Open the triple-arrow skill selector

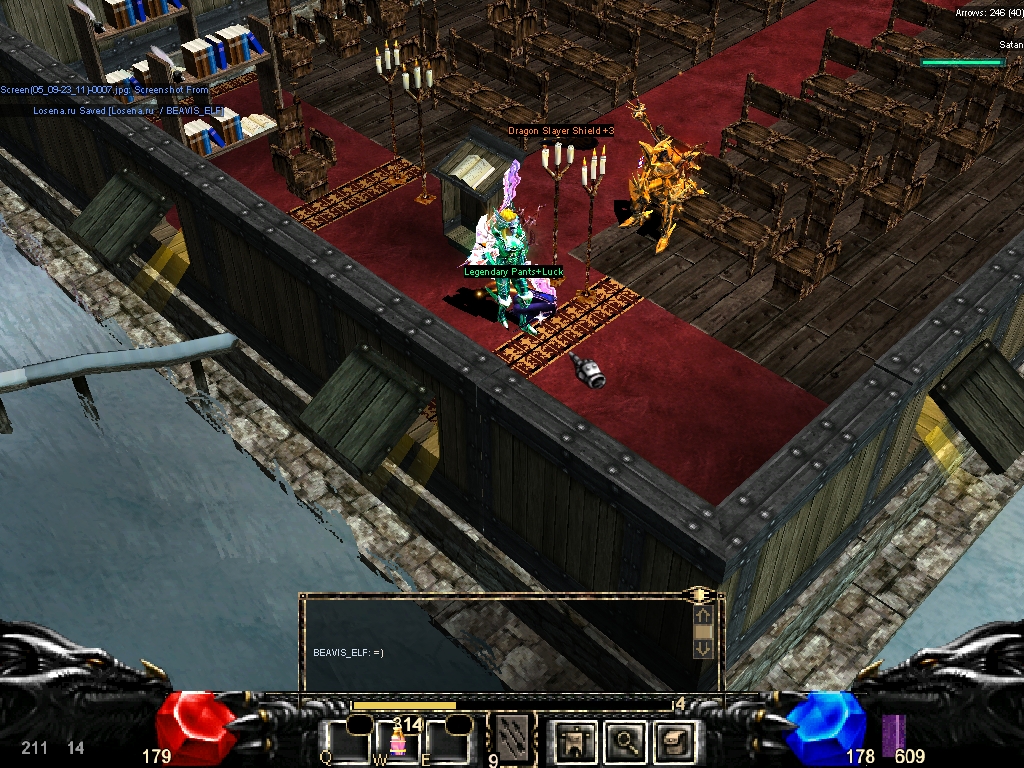[515, 735]
